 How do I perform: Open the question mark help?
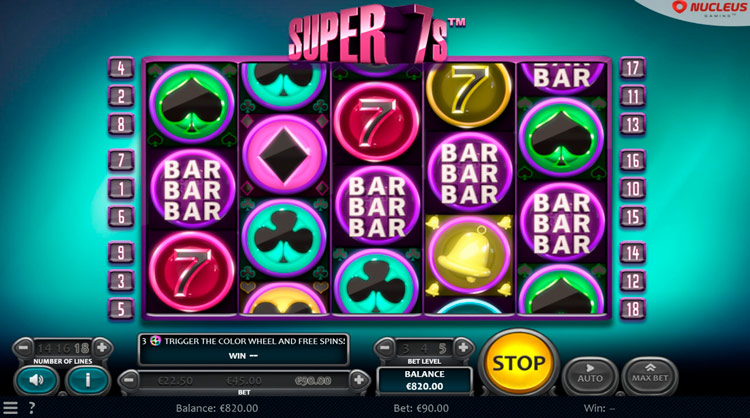(32, 408)
